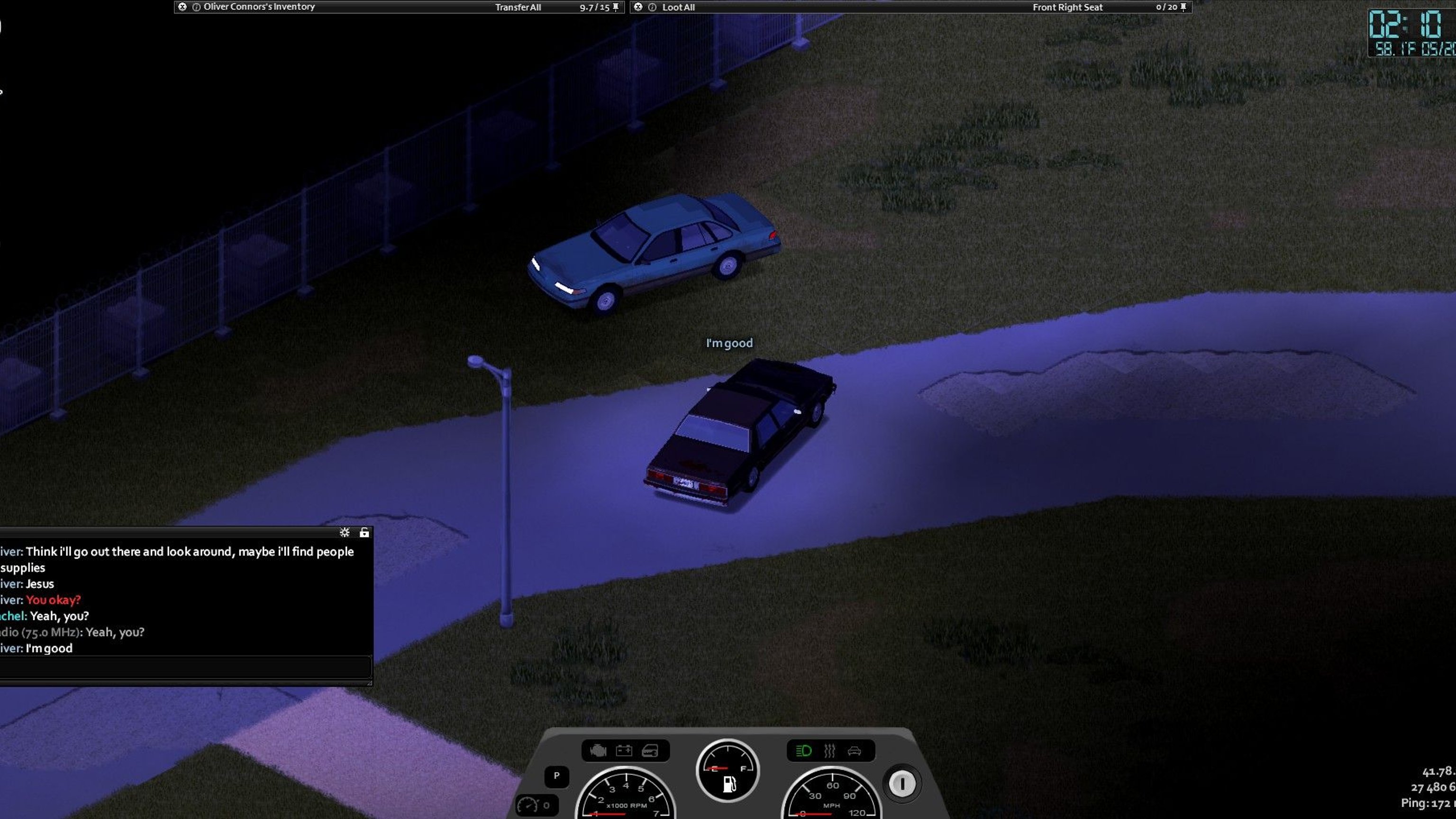
Task: Click the Transfer All button
Action: click(518, 8)
